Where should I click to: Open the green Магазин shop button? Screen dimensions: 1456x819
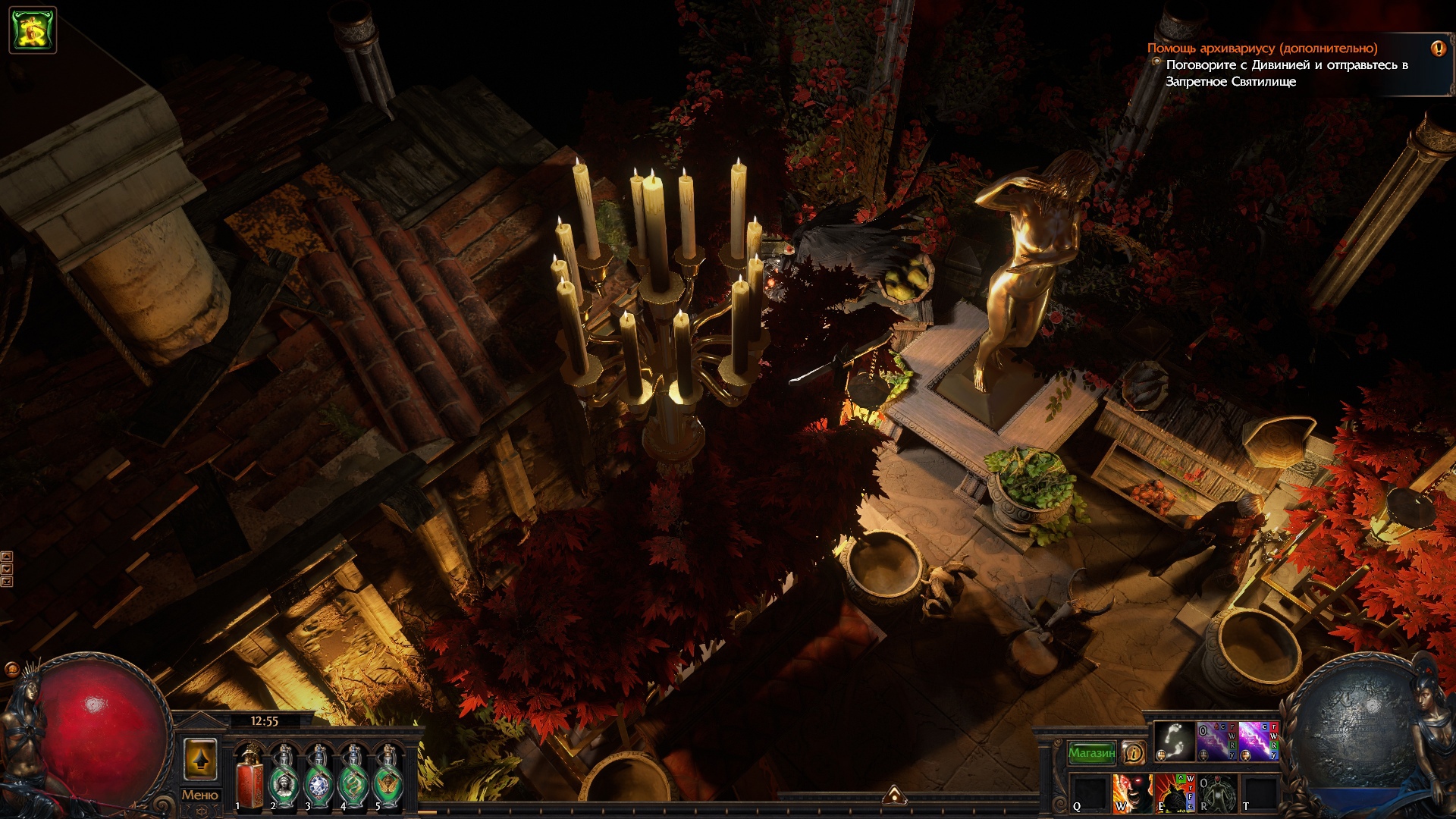(1091, 753)
